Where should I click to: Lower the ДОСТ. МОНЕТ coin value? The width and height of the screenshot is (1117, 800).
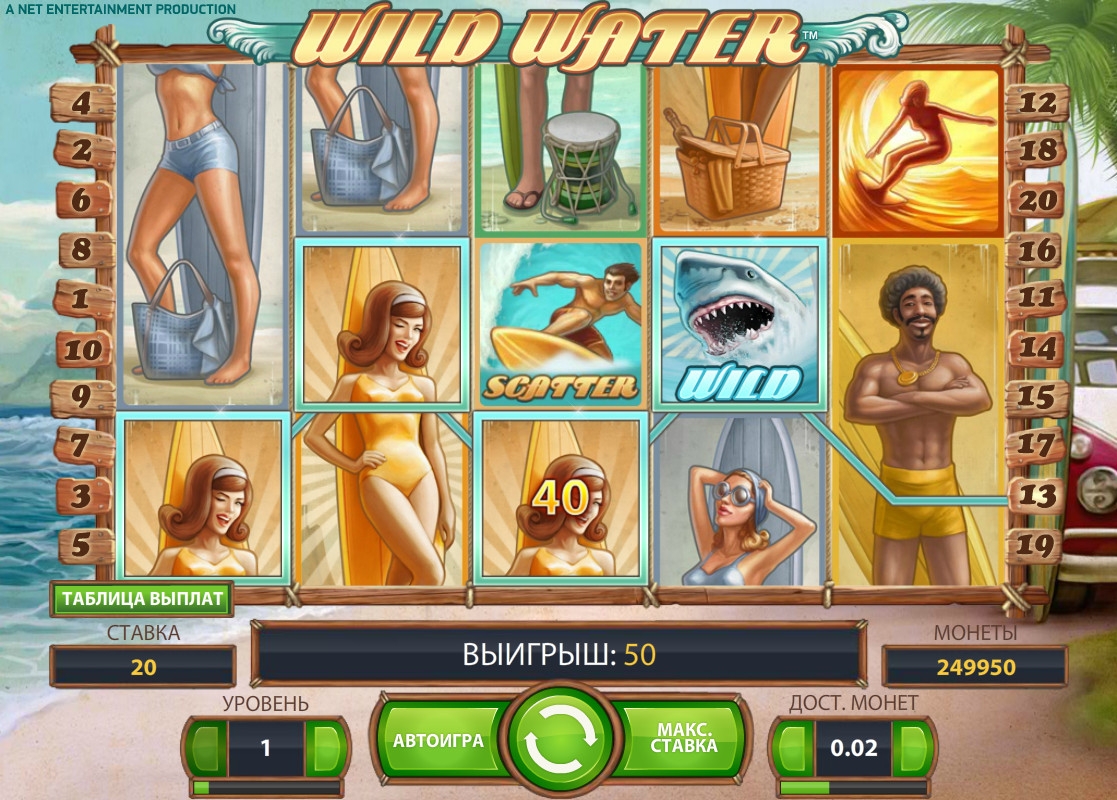pyautogui.click(x=793, y=746)
